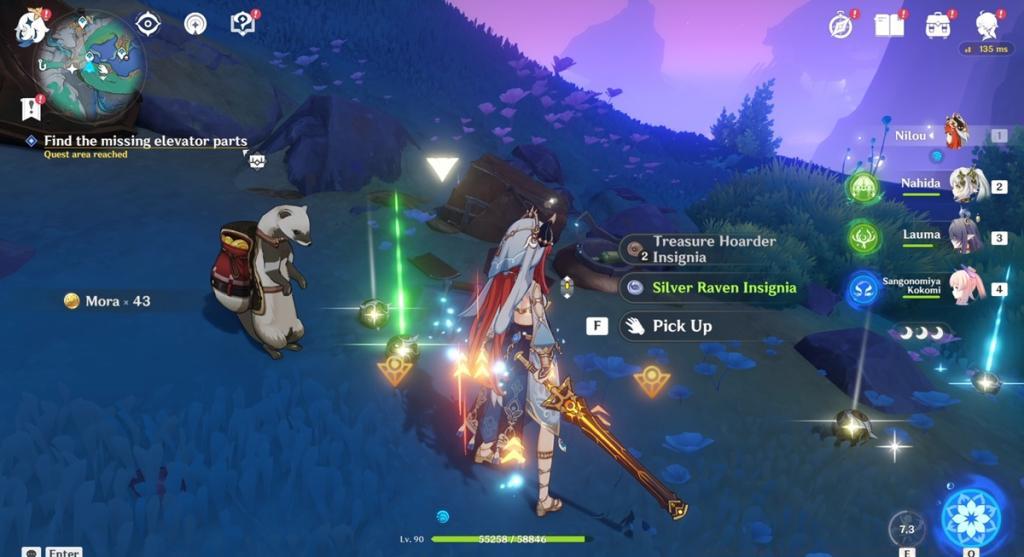The image size is (1024, 557).
Task: Use the elemental skill on 7.3 cooldown
Action: [906, 529]
